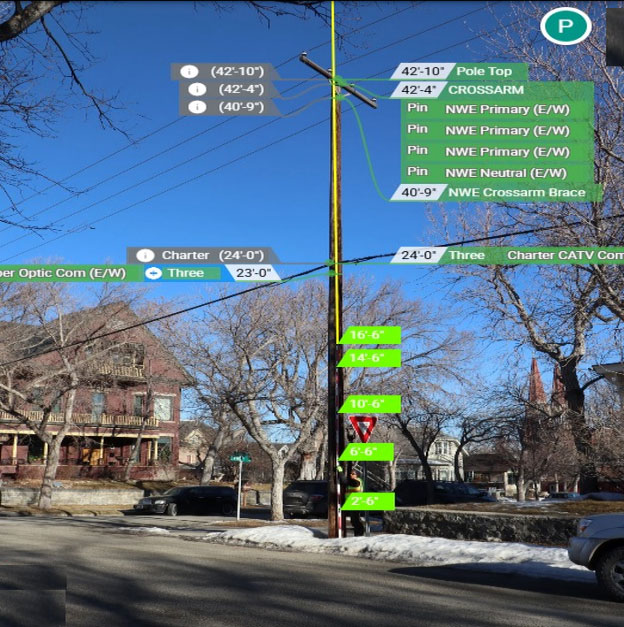Choose the 10'-6" height marker

(x=369, y=404)
